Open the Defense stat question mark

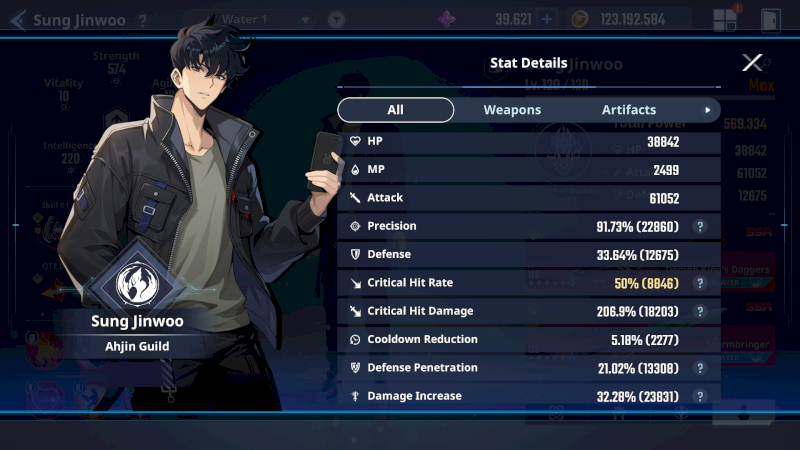[x=702, y=255]
